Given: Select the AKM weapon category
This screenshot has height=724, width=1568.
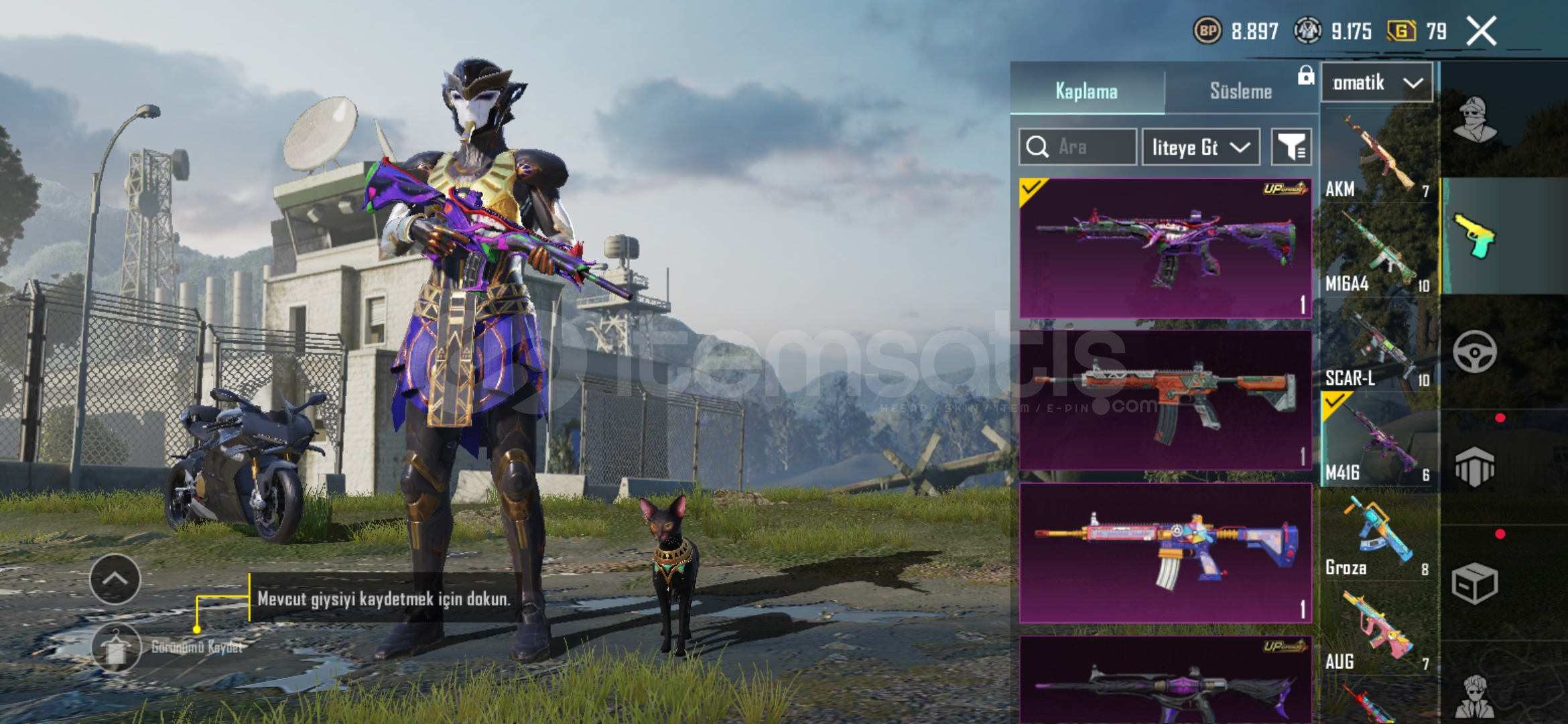Looking at the screenshot, I should pos(1376,158).
